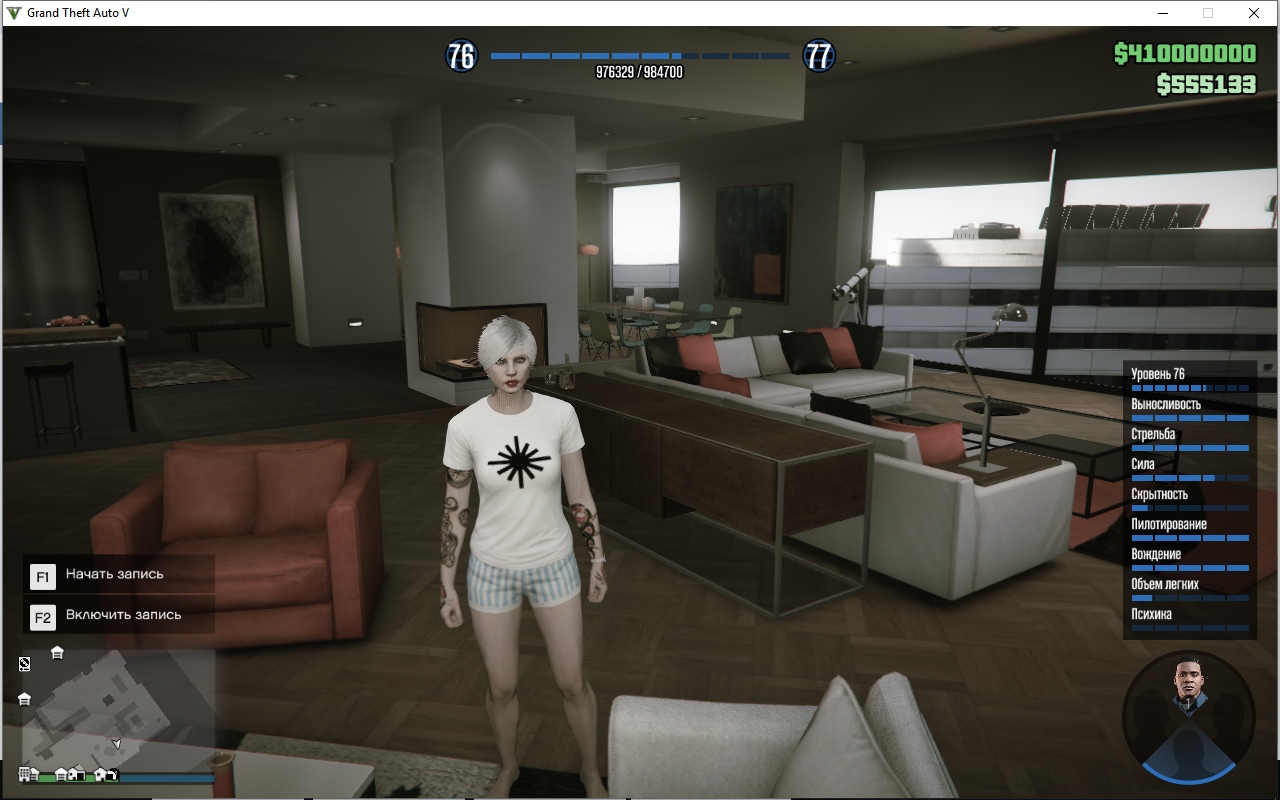Image resolution: width=1280 pixels, height=800 pixels.
Task: Choose the highlighted bottom character wheel segment
Action: click(1188, 758)
